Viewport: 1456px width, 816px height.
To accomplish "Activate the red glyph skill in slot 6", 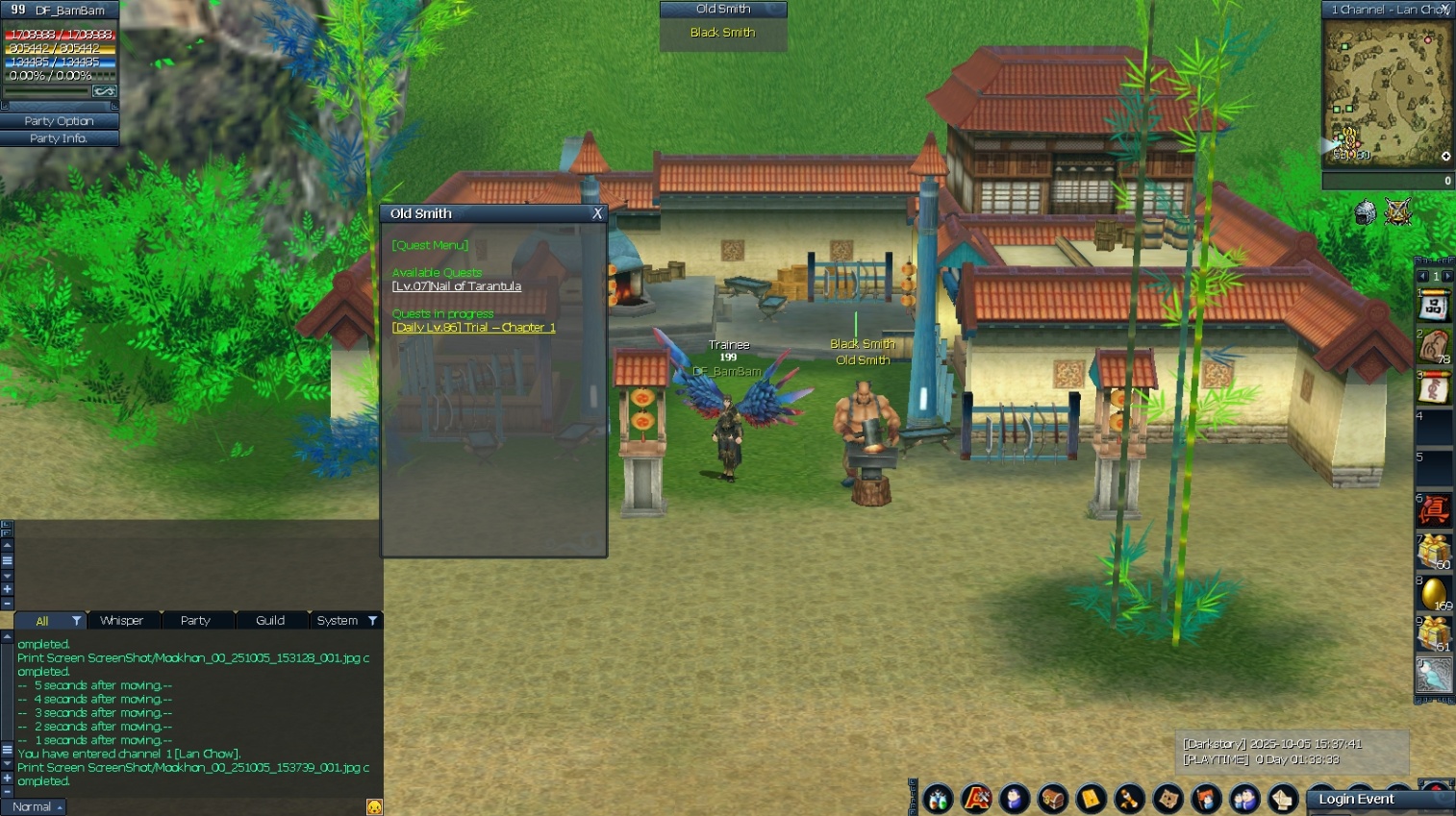I will coord(1434,510).
